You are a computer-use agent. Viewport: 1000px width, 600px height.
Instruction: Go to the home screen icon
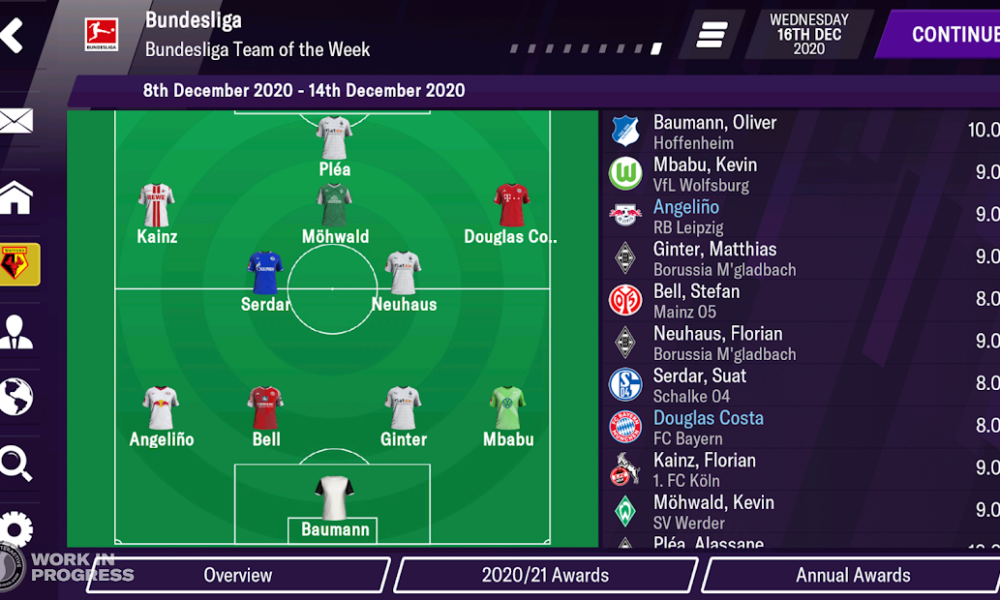pos(16,198)
